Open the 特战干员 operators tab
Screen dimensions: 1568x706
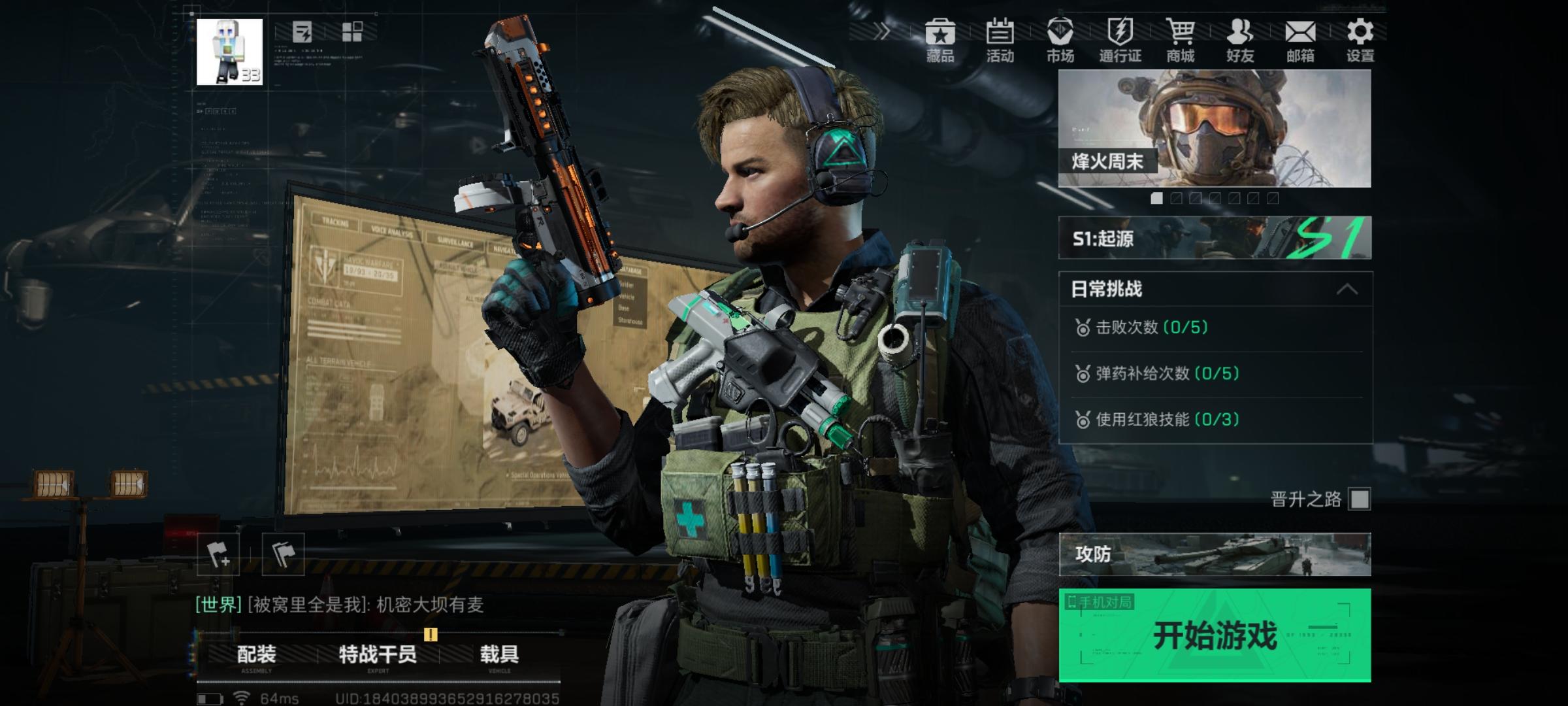[x=378, y=655]
